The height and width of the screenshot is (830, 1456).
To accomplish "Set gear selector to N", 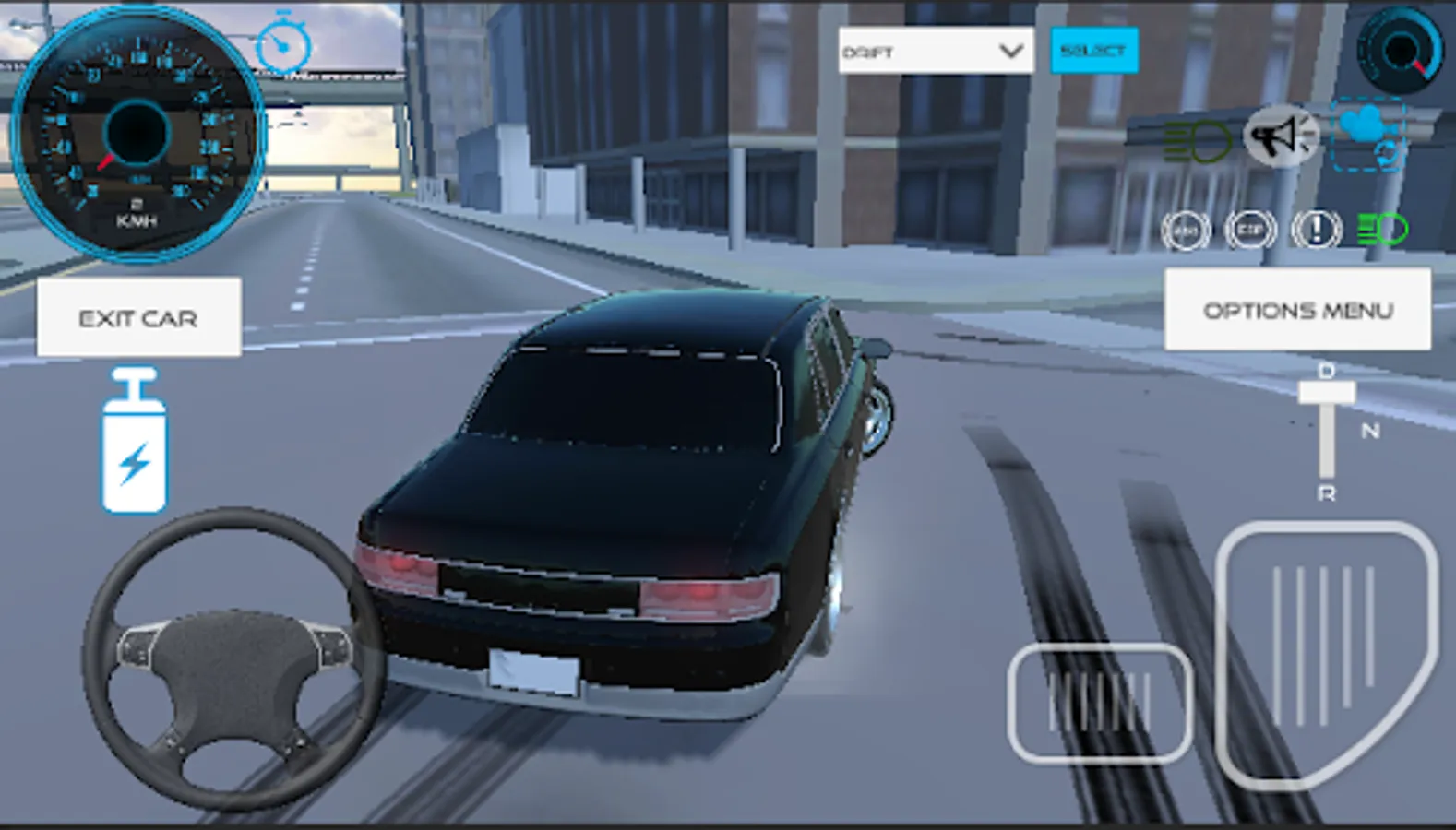I will click(1369, 431).
